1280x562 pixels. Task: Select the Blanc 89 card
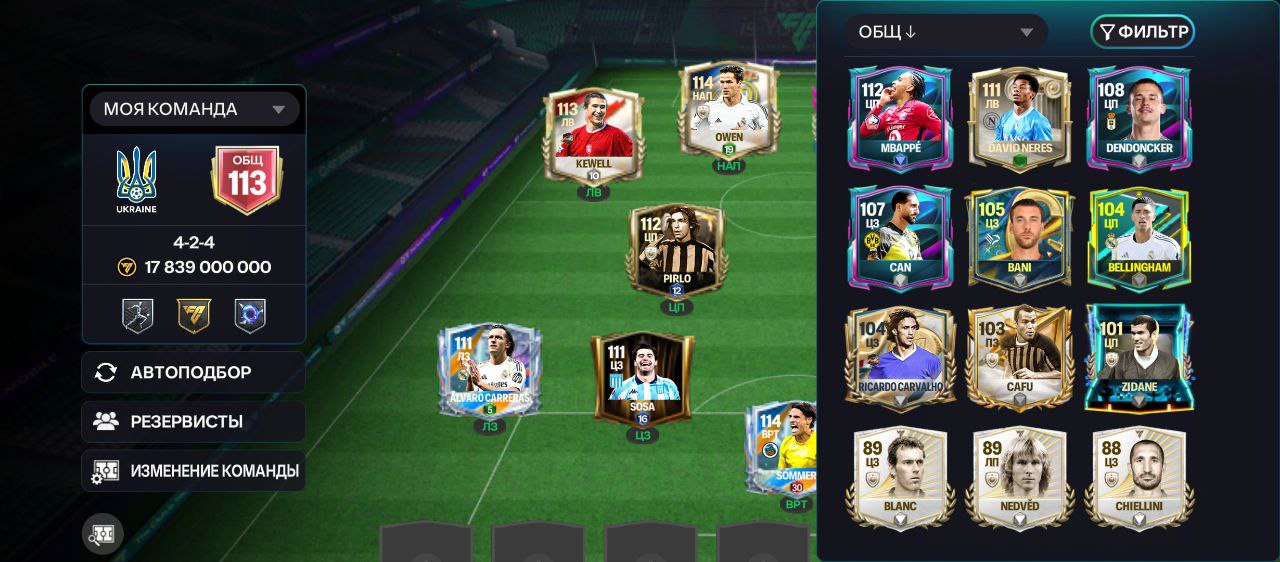[x=900, y=477]
